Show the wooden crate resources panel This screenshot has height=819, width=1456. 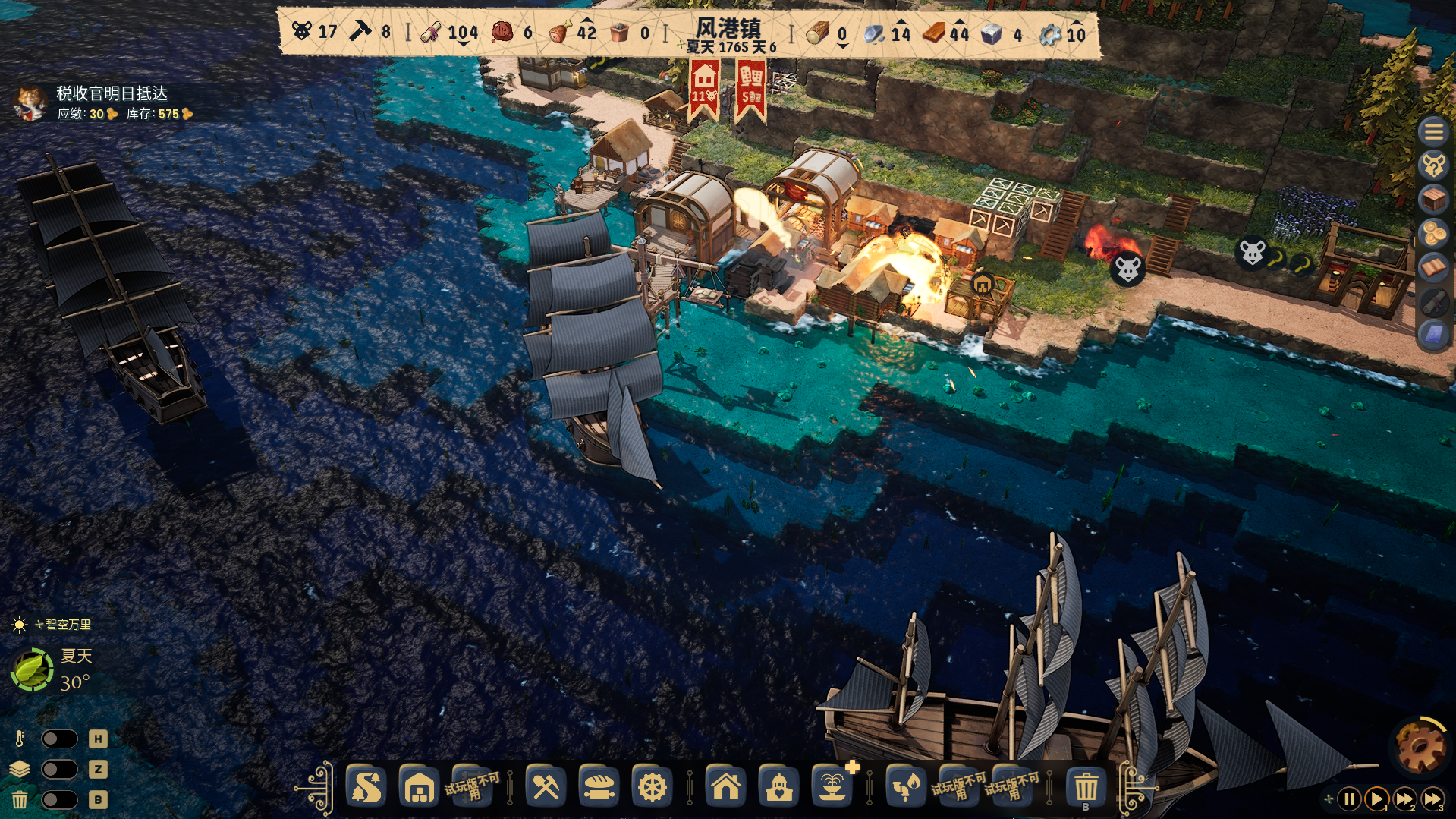(1433, 200)
